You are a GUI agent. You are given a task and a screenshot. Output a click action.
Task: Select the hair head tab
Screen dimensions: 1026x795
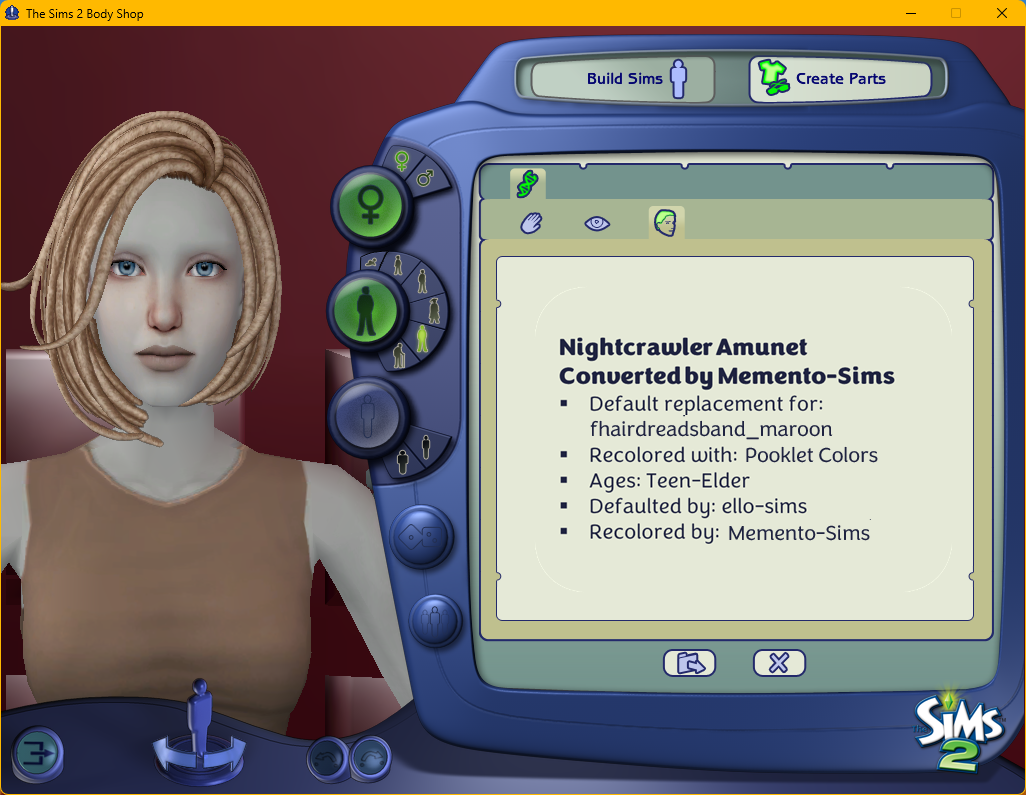coord(665,223)
